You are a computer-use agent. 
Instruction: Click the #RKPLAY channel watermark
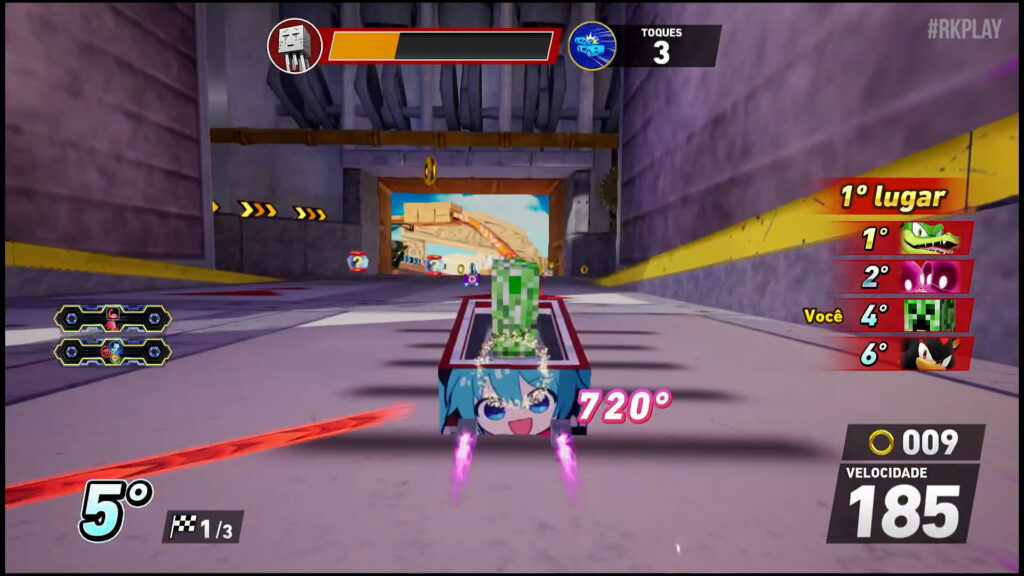tap(963, 30)
